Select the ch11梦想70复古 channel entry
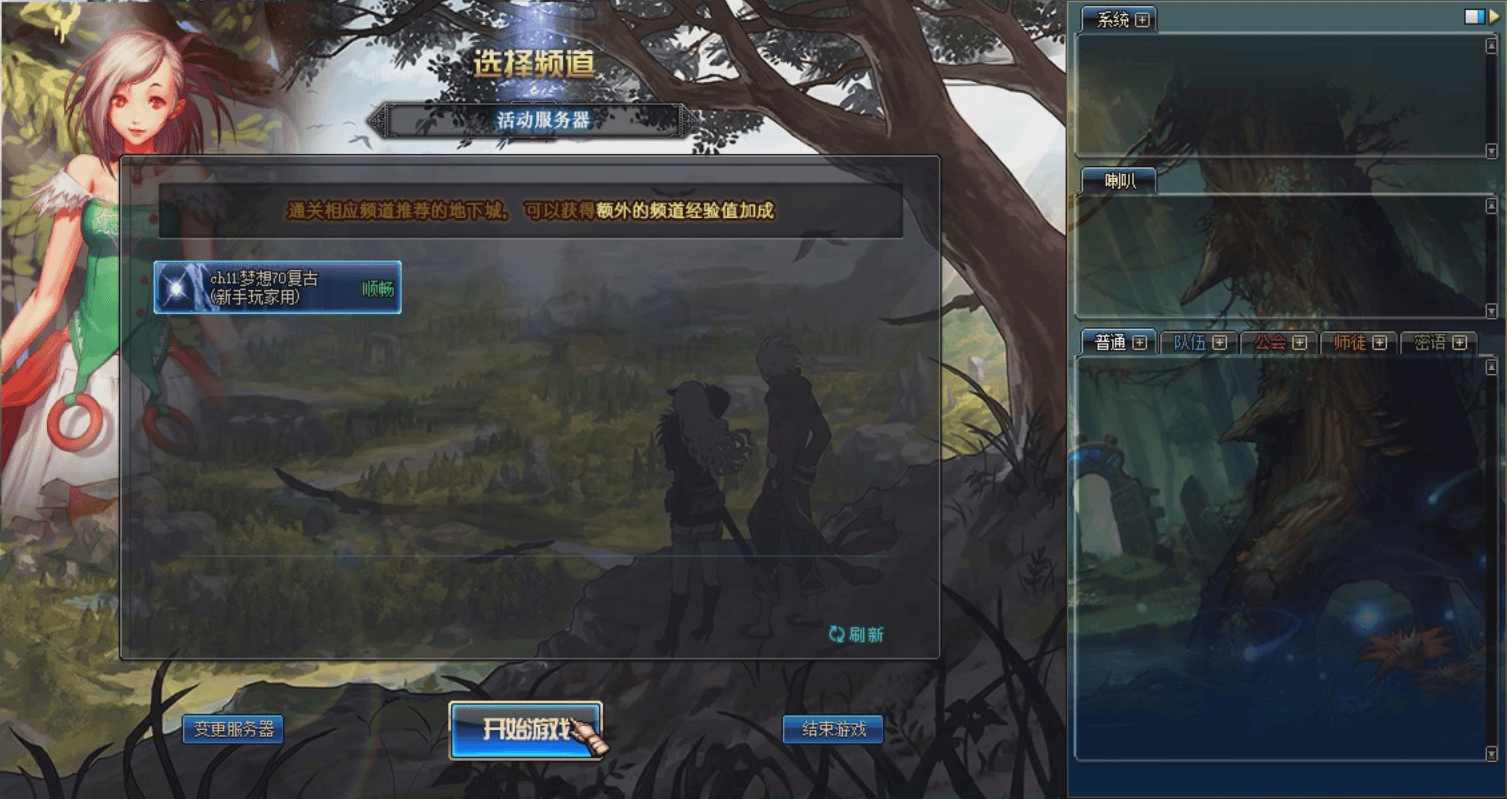 (x=280, y=287)
